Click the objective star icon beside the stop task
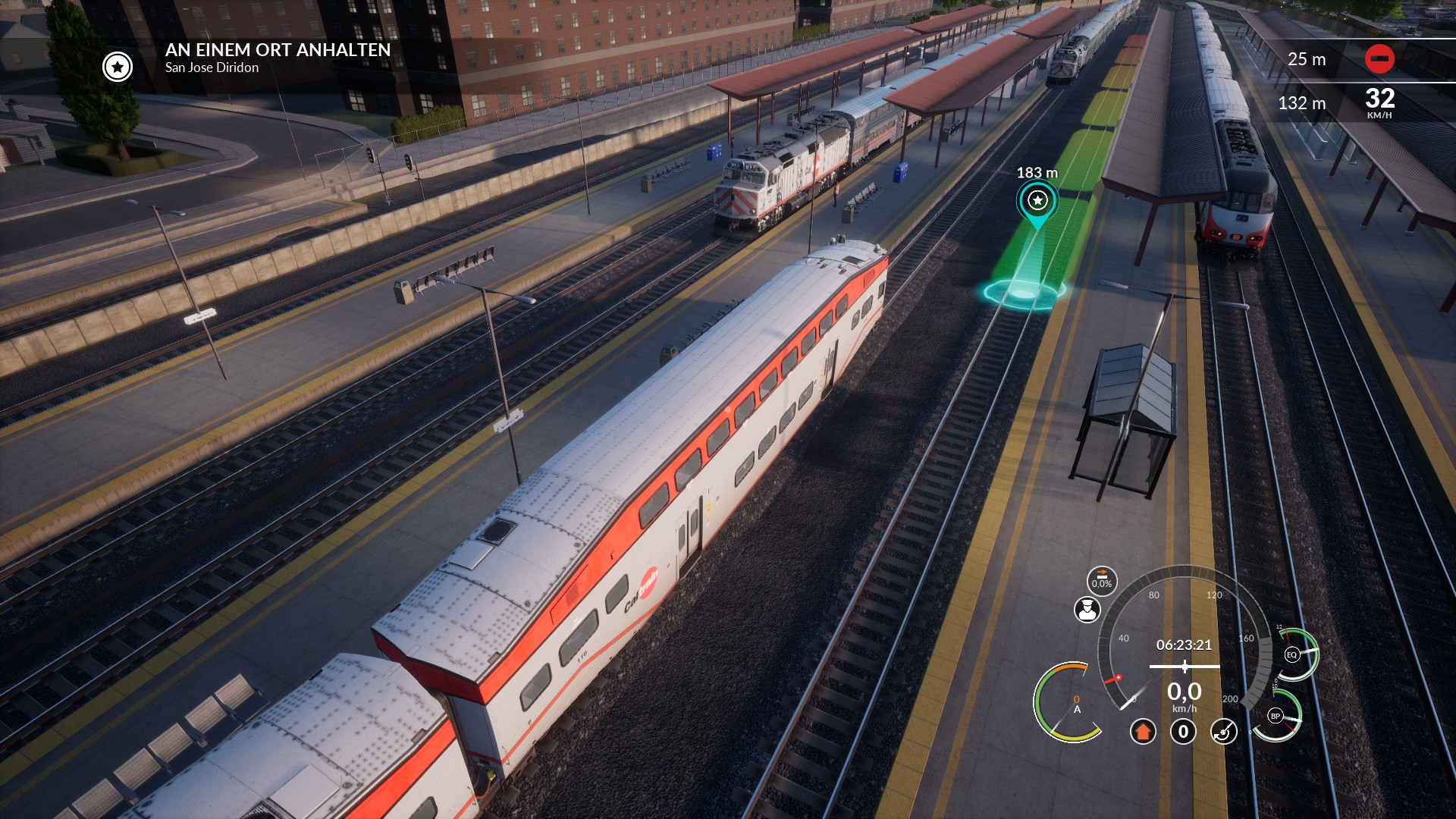Viewport: 1456px width, 819px height. pos(118,67)
